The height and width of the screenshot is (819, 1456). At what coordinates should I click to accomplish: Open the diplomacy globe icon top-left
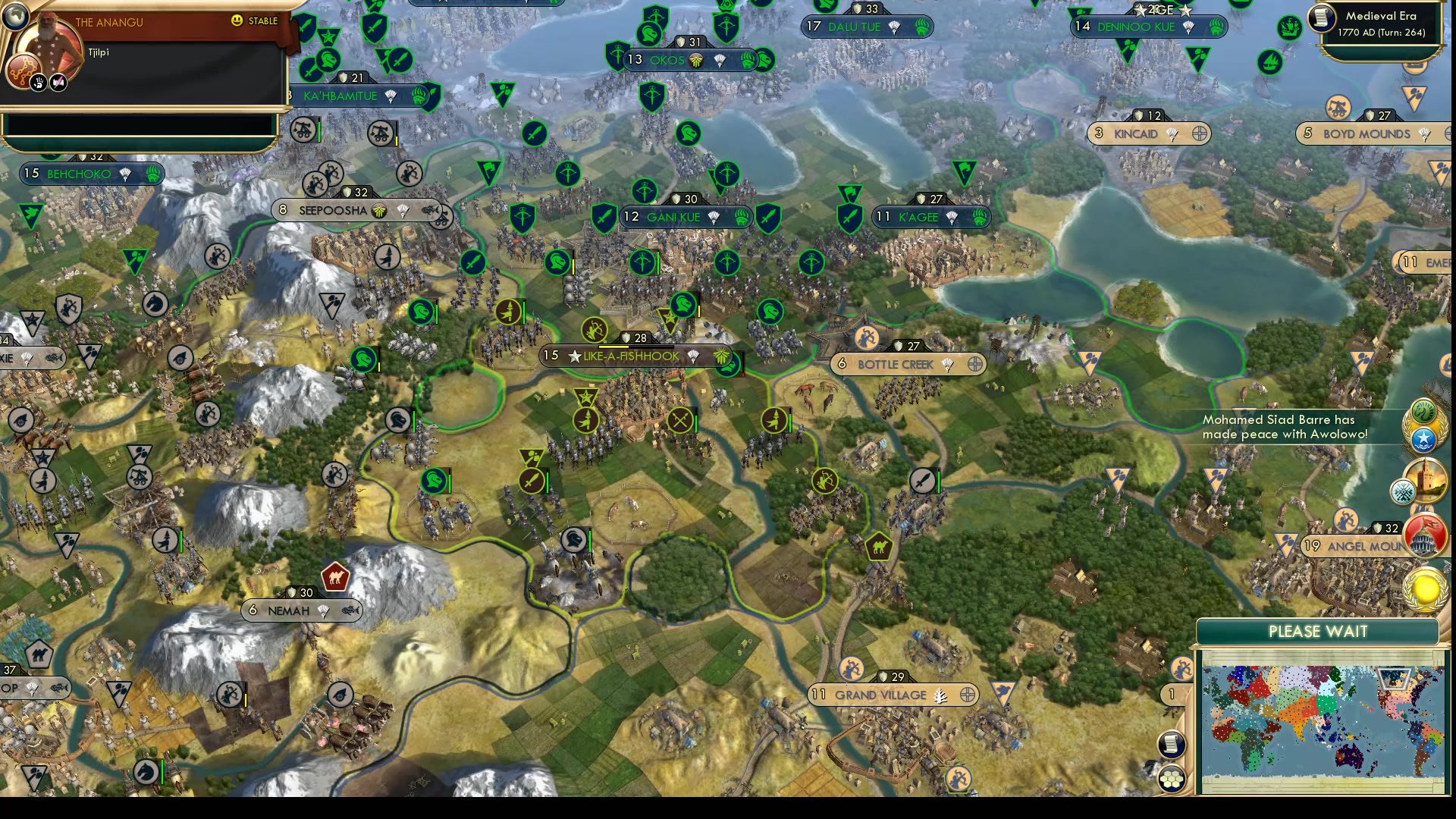tap(16, 17)
